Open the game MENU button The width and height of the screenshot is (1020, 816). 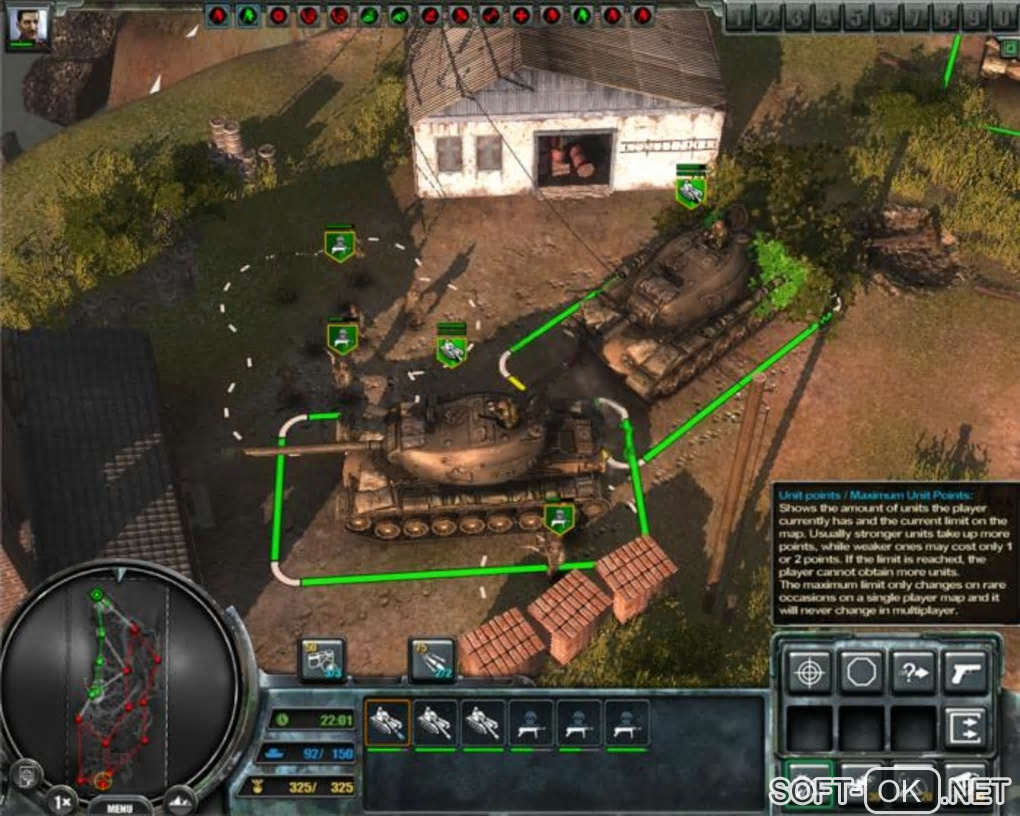coord(119,806)
